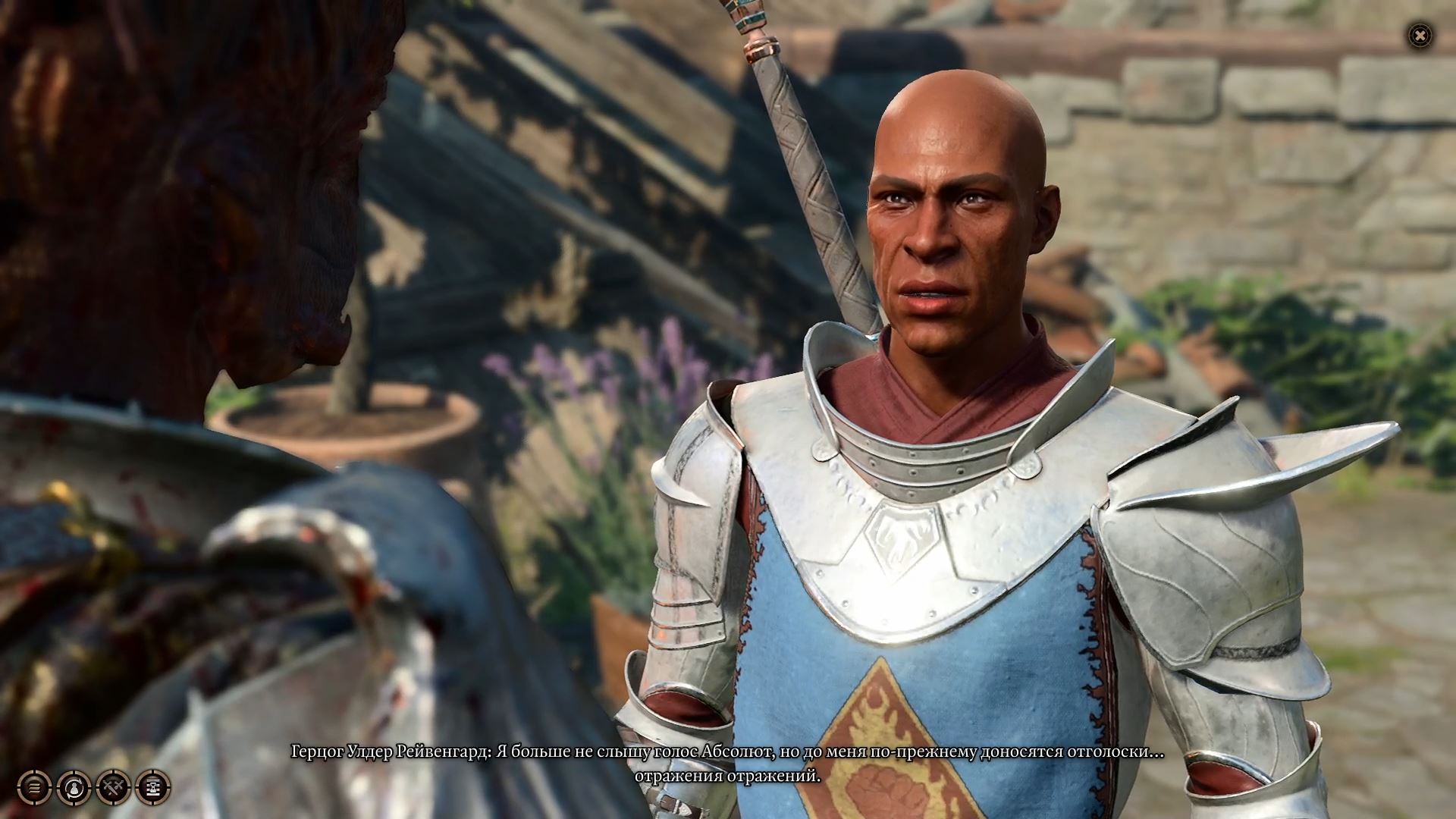Select the crossed swords attack icon

(113, 788)
